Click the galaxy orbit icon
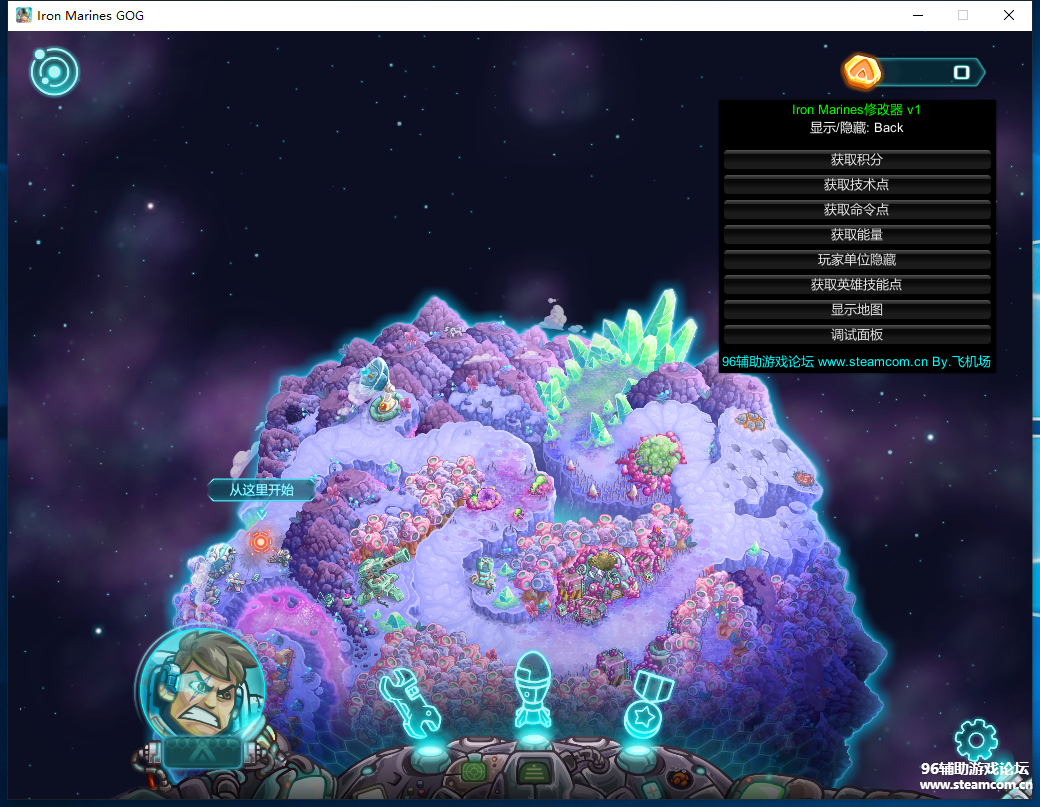The width and height of the screenshot is (1040, 807). click(54, 71)
